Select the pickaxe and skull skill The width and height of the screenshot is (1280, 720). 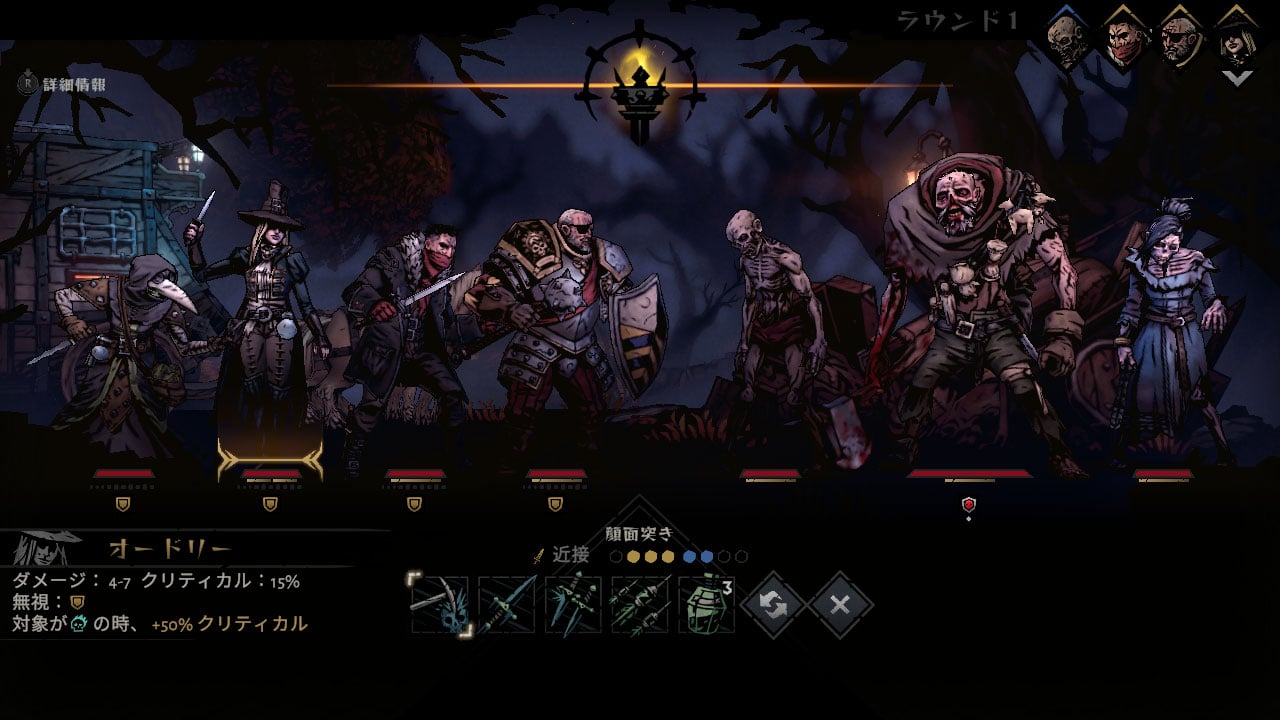pyautogui.click(x=440, y=605)
